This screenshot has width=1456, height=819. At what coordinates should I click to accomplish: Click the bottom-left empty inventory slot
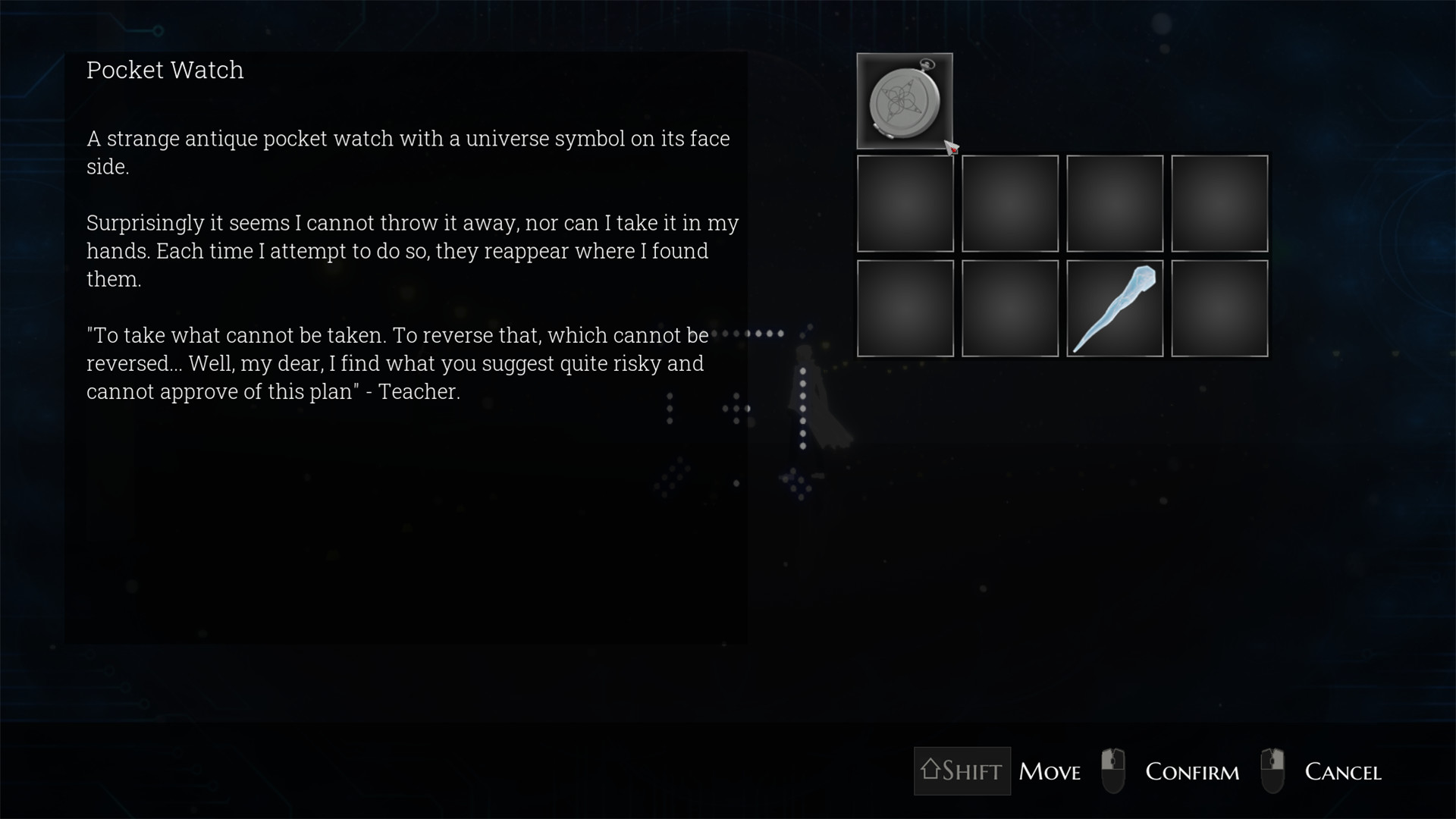pyautogui.click(x=905, y=308)
